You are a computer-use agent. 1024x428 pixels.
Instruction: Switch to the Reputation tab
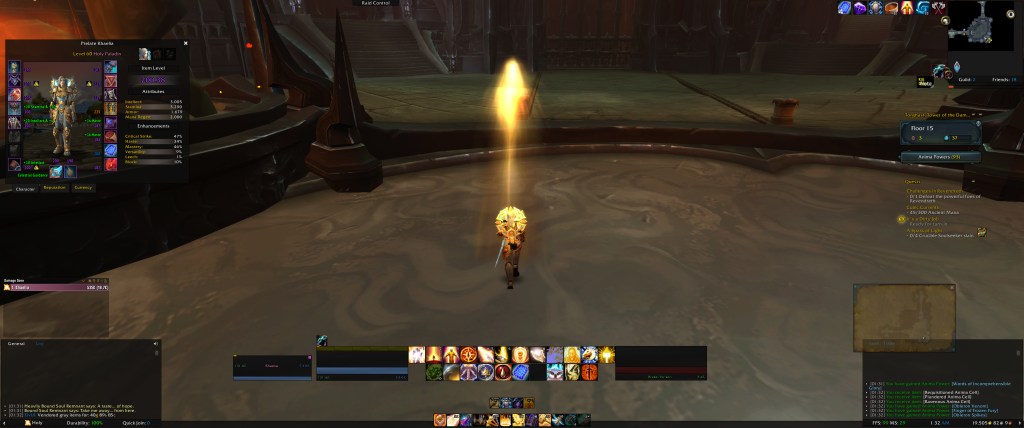click(x=54, y=187)
